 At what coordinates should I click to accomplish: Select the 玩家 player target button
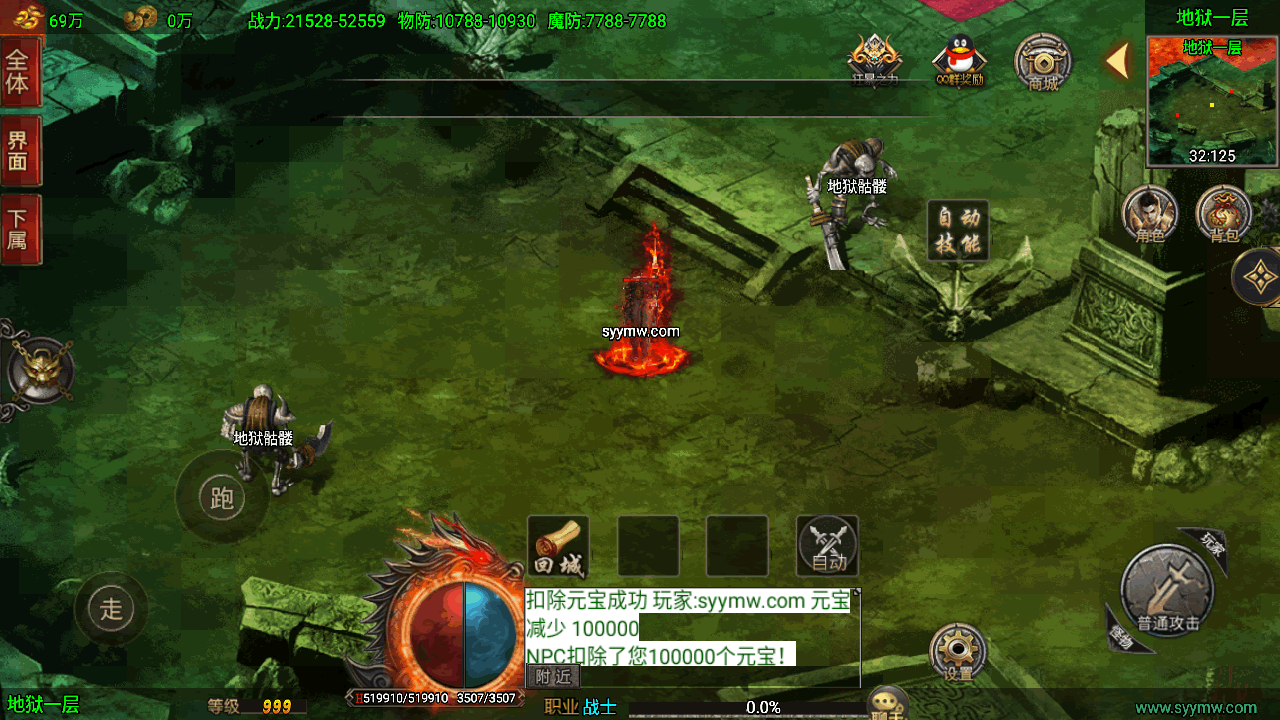pyautogui.click(x=1209, y=546)
